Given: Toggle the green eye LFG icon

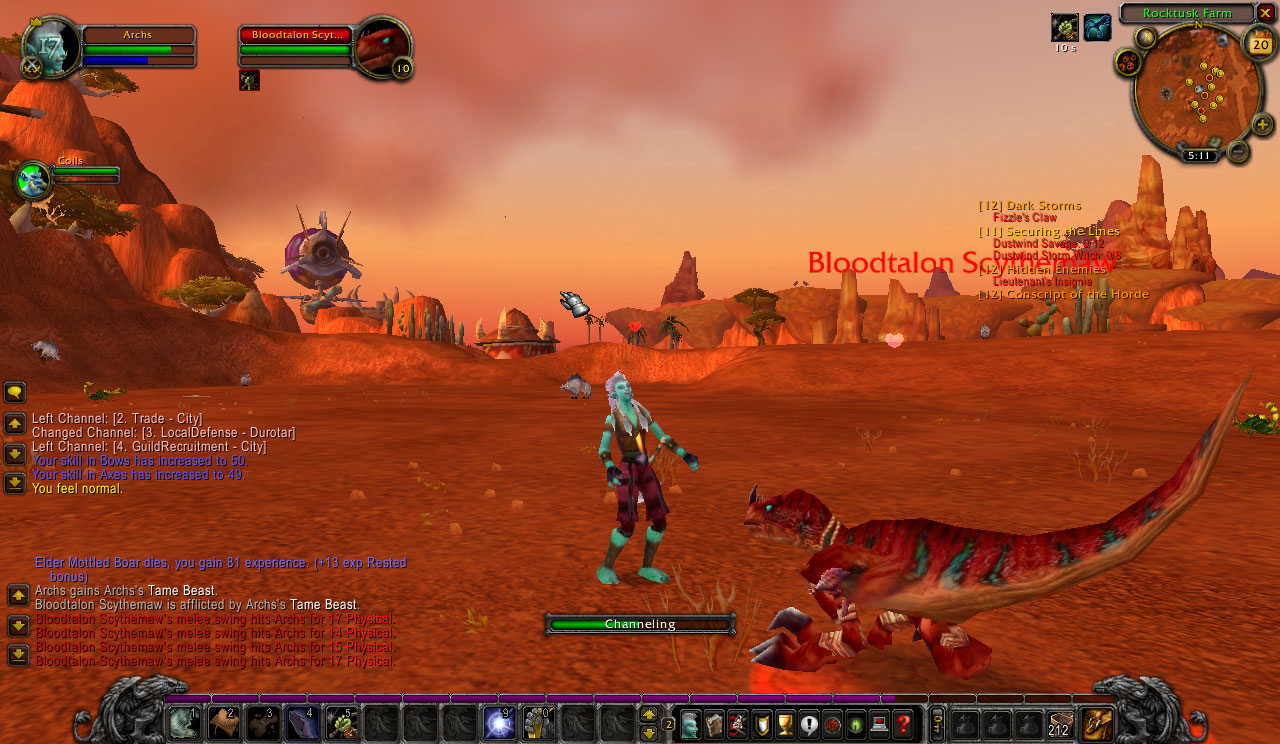Looking at the screenshot, I should coord(855,723).
